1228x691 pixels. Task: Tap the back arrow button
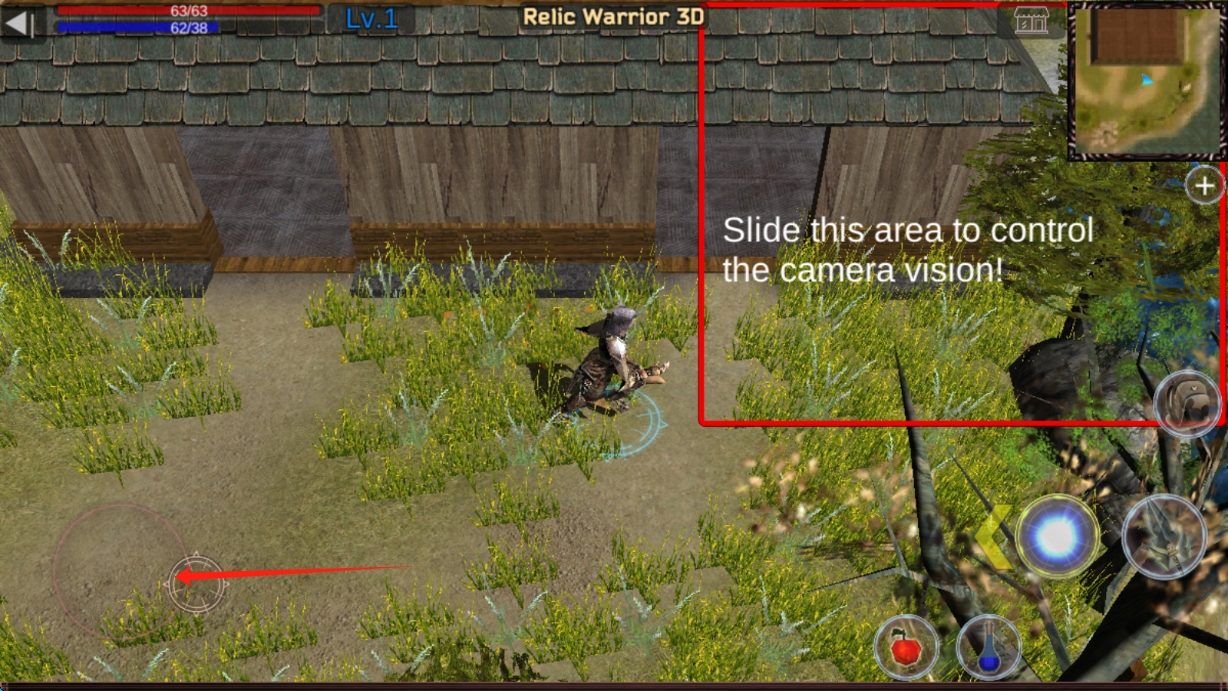(20, 22)
